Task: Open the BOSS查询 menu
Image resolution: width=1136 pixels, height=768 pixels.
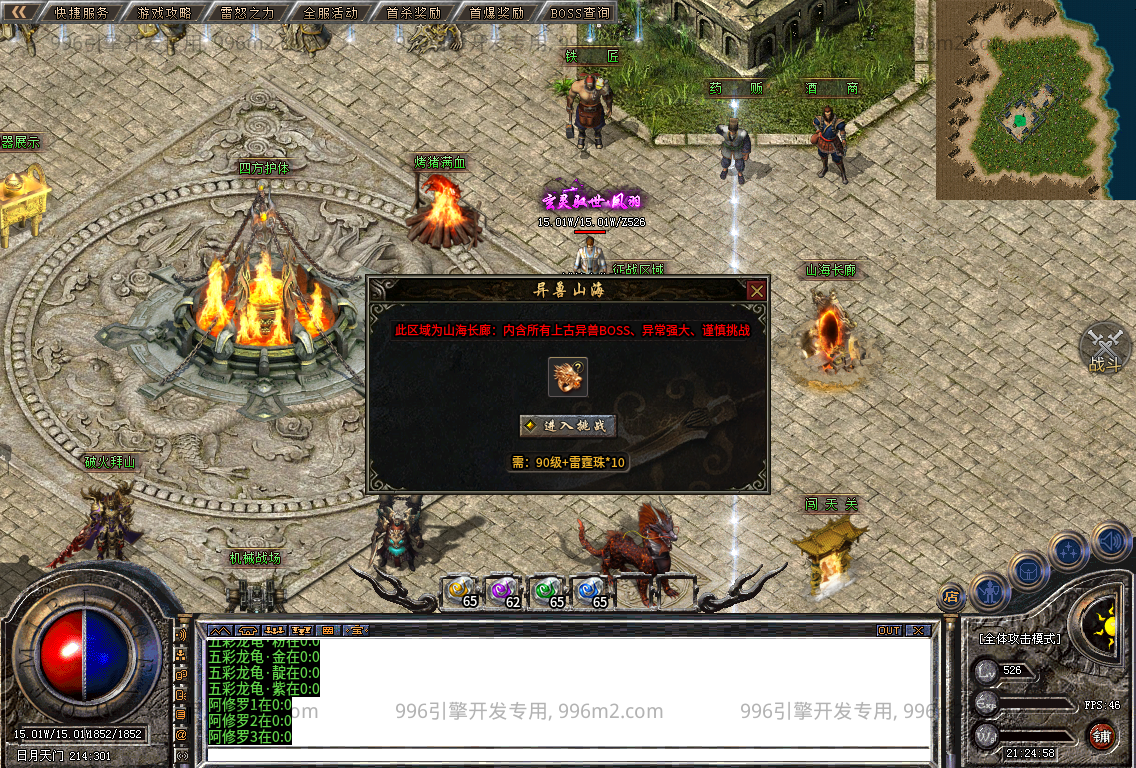Action: (x=579, y=13)
